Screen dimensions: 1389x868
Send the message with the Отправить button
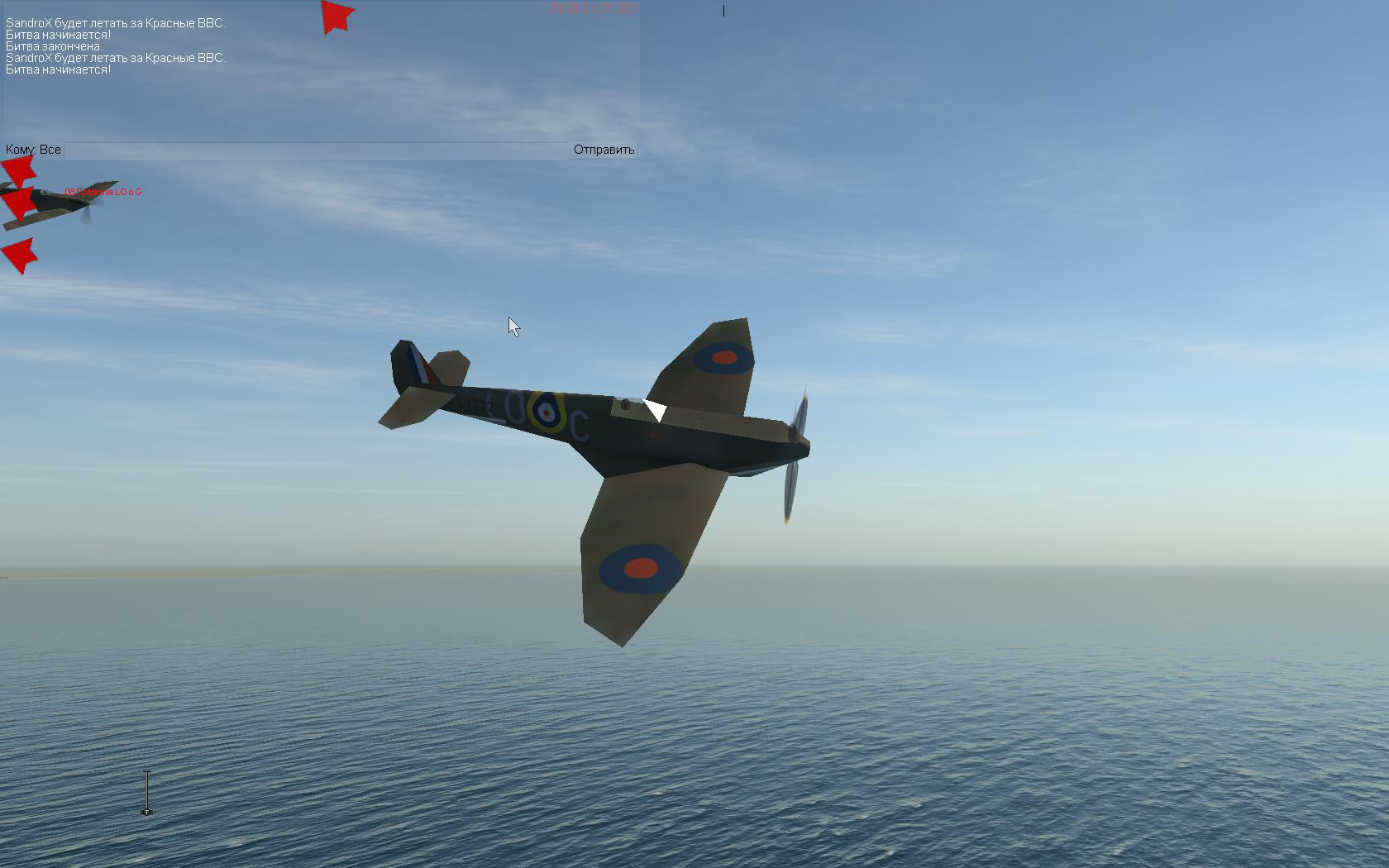(x=604, y=150)
